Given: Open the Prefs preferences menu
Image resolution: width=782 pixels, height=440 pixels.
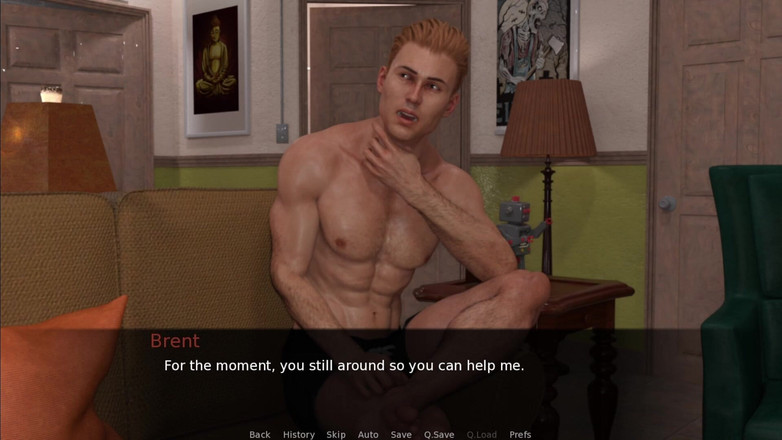Looking at the screenshot, I should 520,435.
